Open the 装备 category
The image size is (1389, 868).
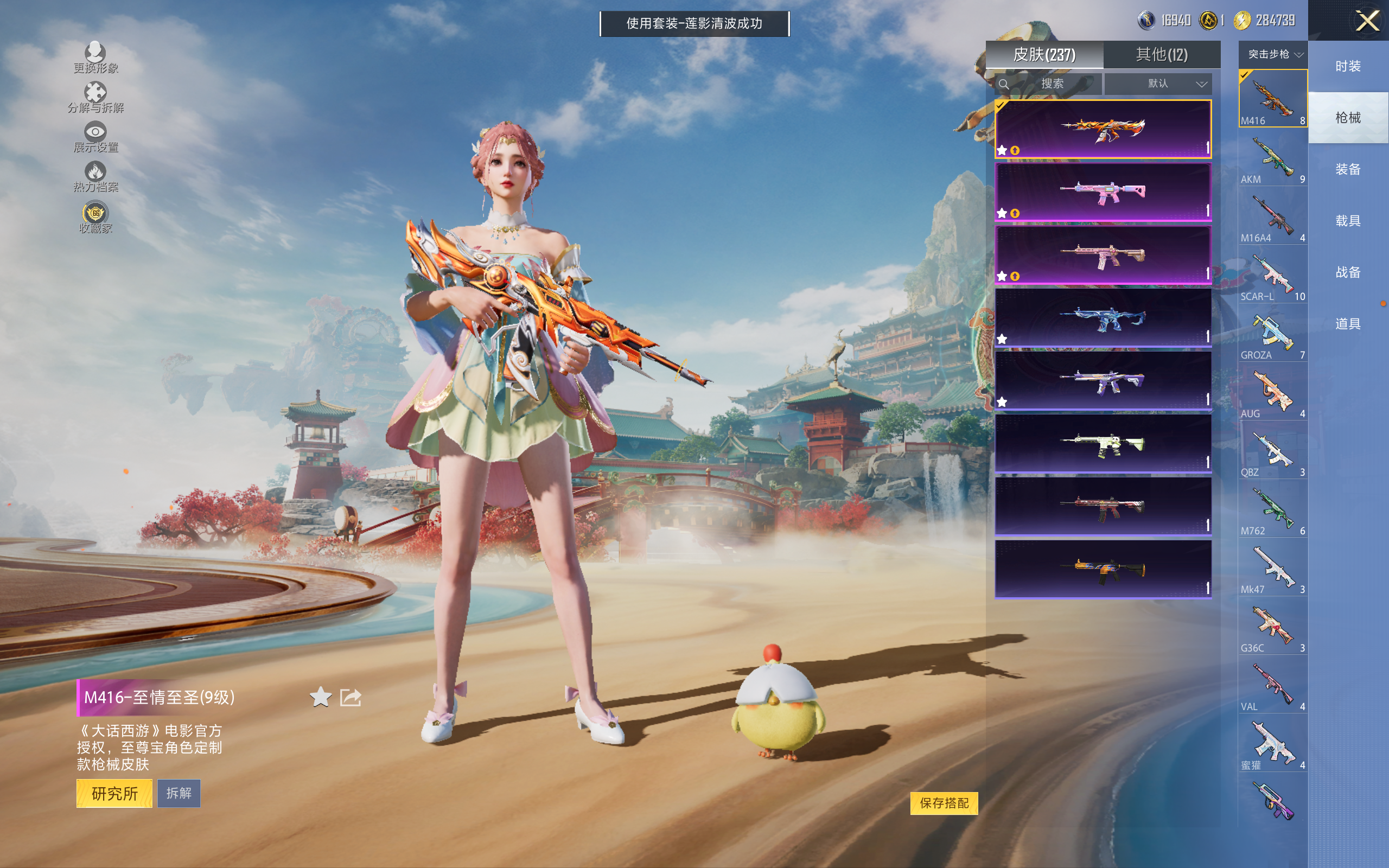click(x=1348, y=169)
